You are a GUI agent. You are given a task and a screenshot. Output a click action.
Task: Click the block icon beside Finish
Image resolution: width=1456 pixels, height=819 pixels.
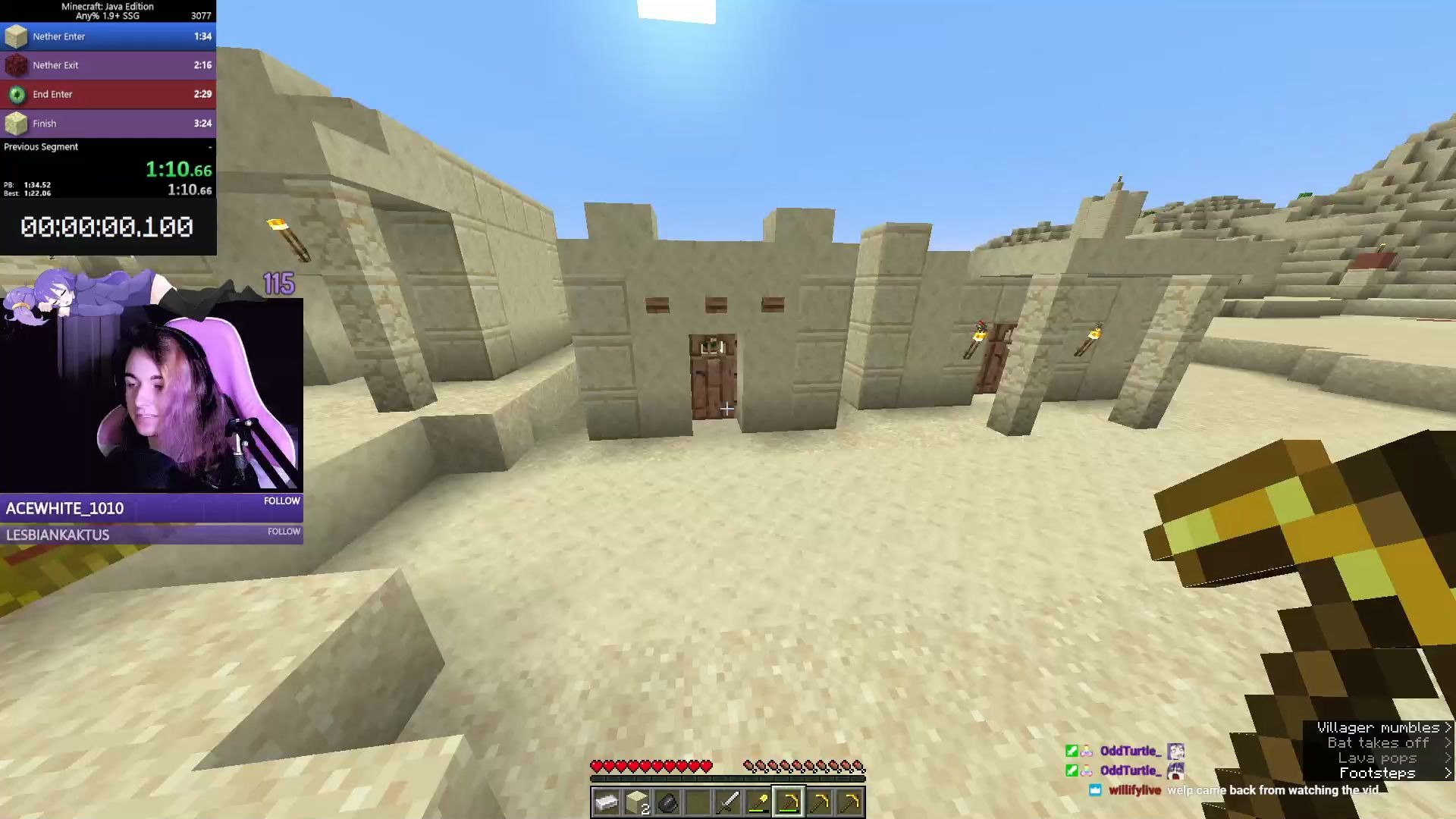16,123
